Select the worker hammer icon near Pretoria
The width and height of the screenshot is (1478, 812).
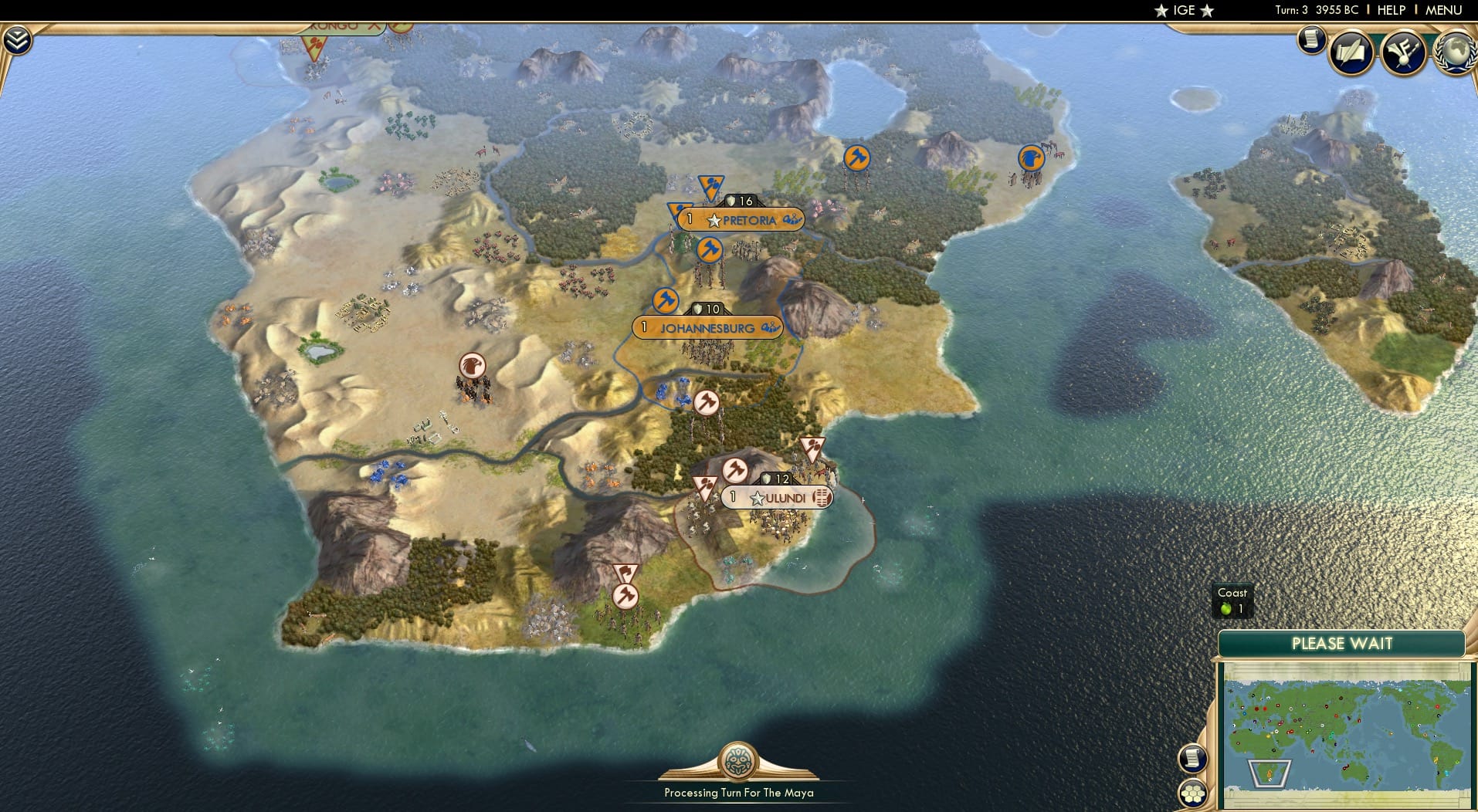pyautogui.click(x=710, y=249)
